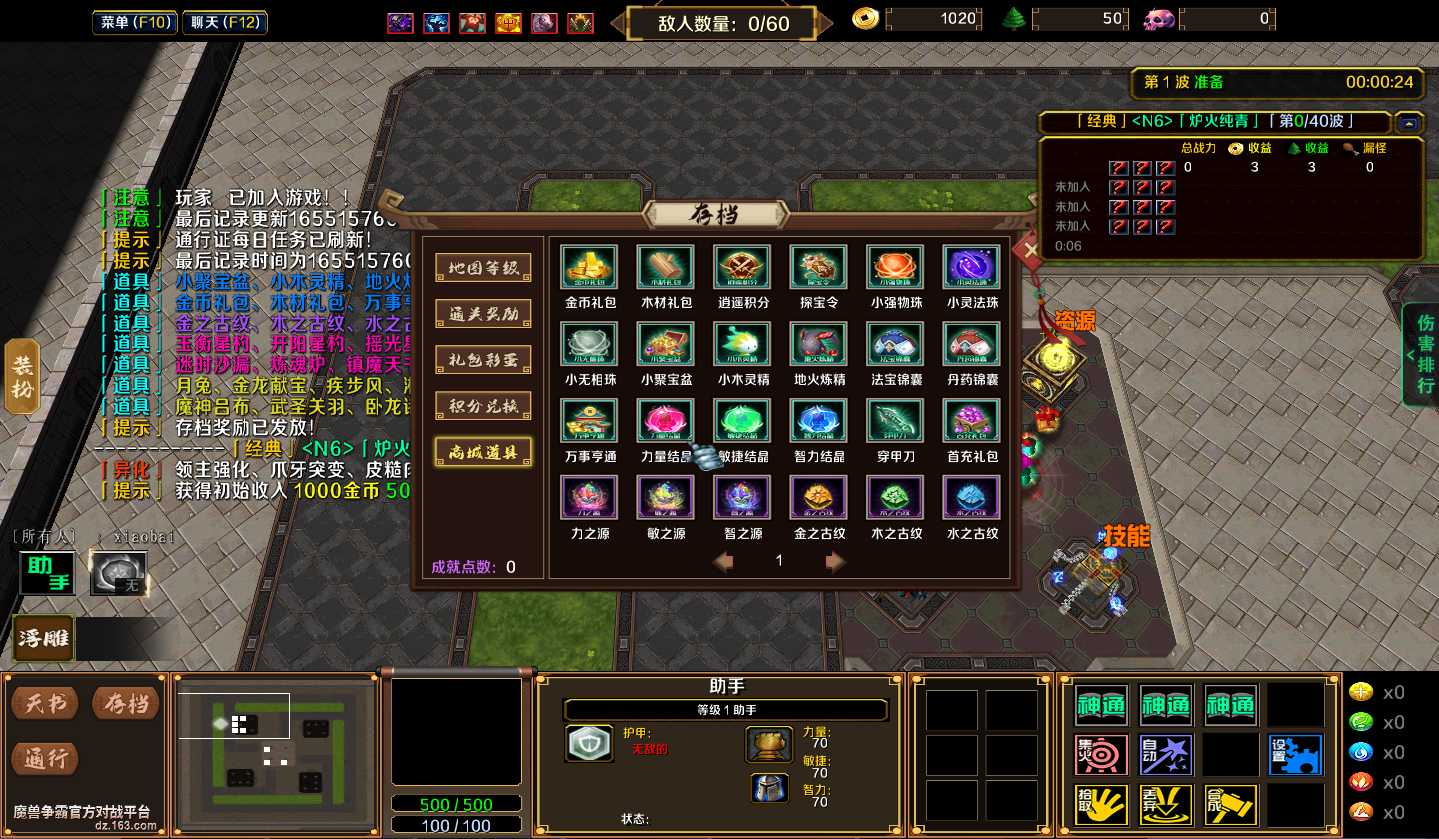Open the 聊天 (F12) chat log
This screenshot has width=1439, height=839.
tap(223, 22)
